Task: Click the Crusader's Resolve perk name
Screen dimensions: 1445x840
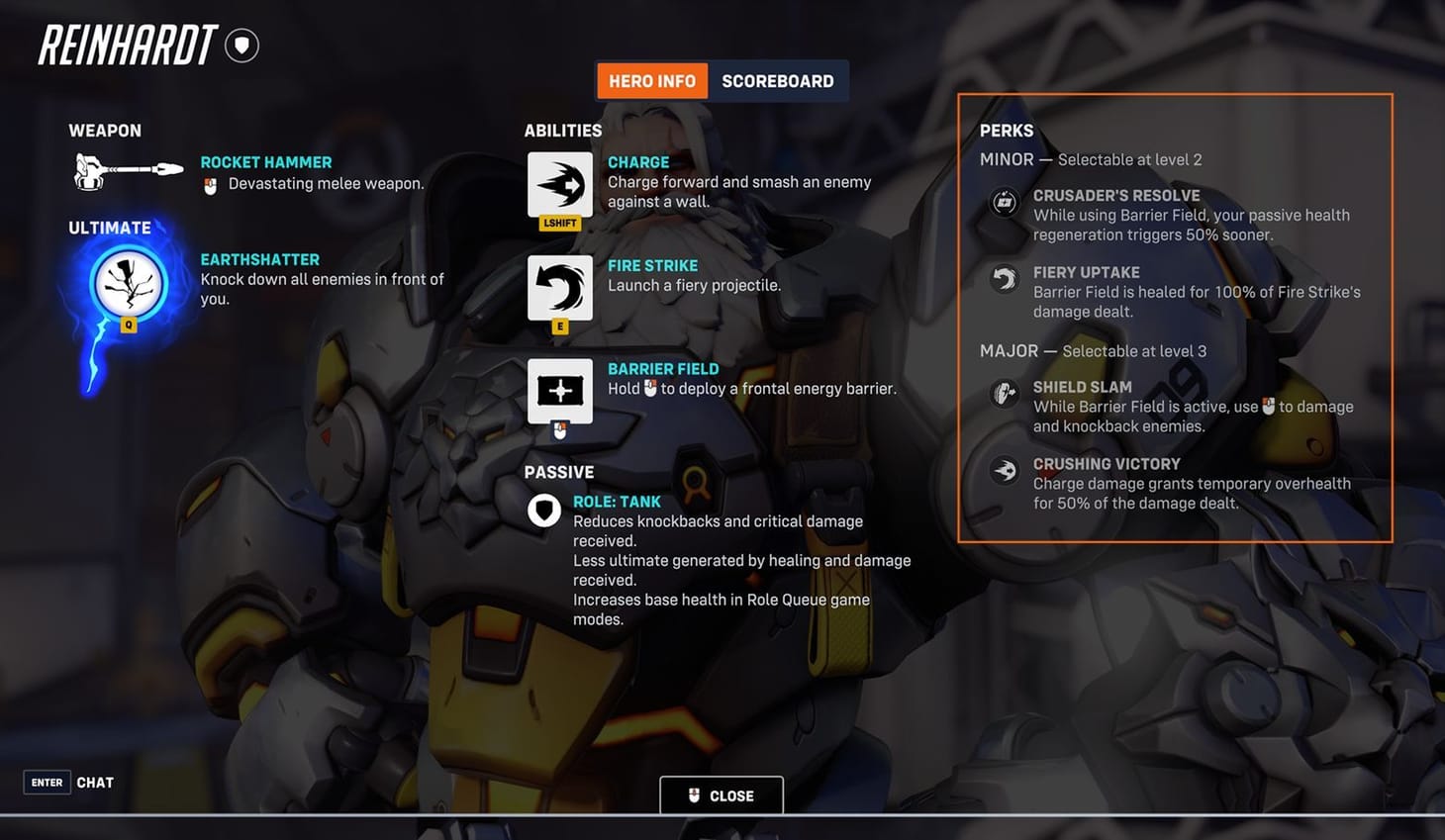Action: pos(1116,195)
